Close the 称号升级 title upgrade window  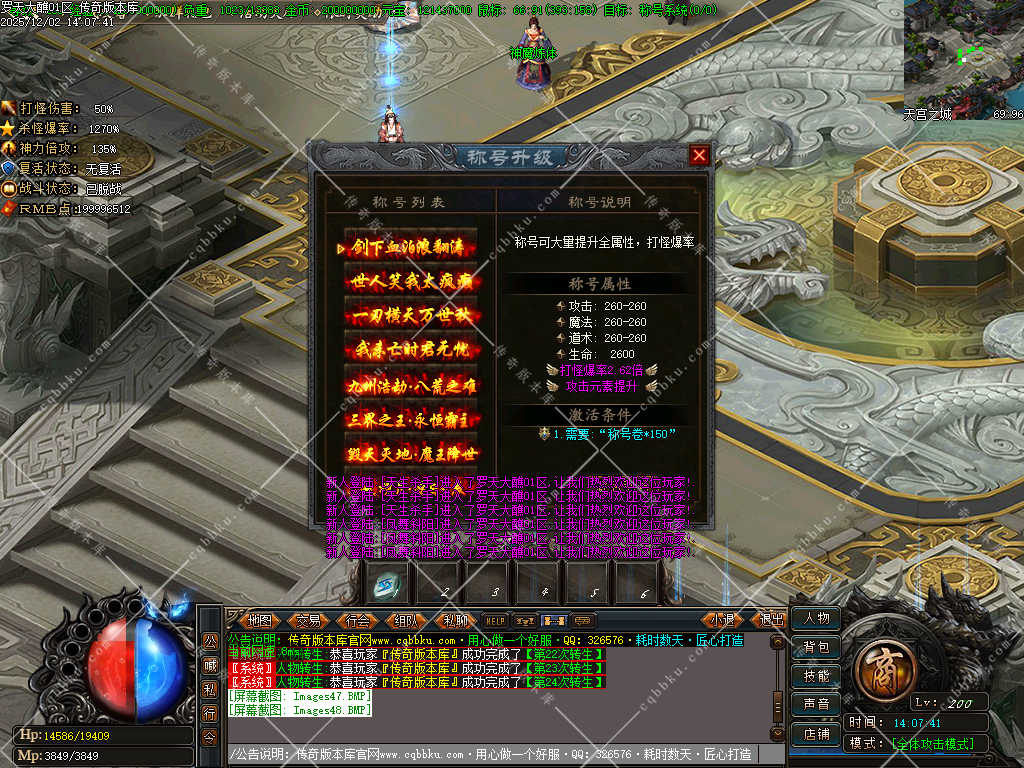699,155
